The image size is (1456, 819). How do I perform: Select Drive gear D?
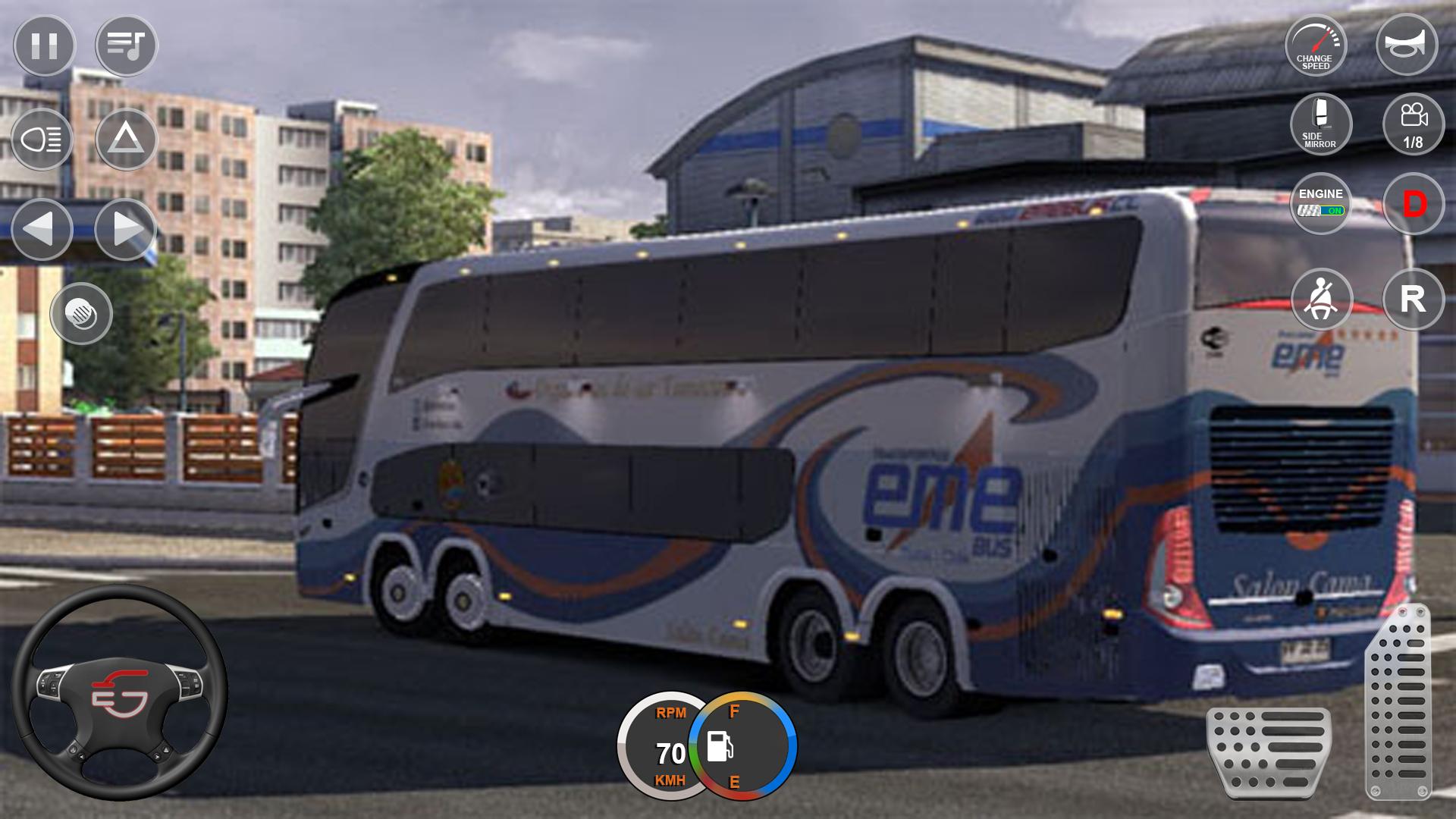click(x=1414, y=203)
